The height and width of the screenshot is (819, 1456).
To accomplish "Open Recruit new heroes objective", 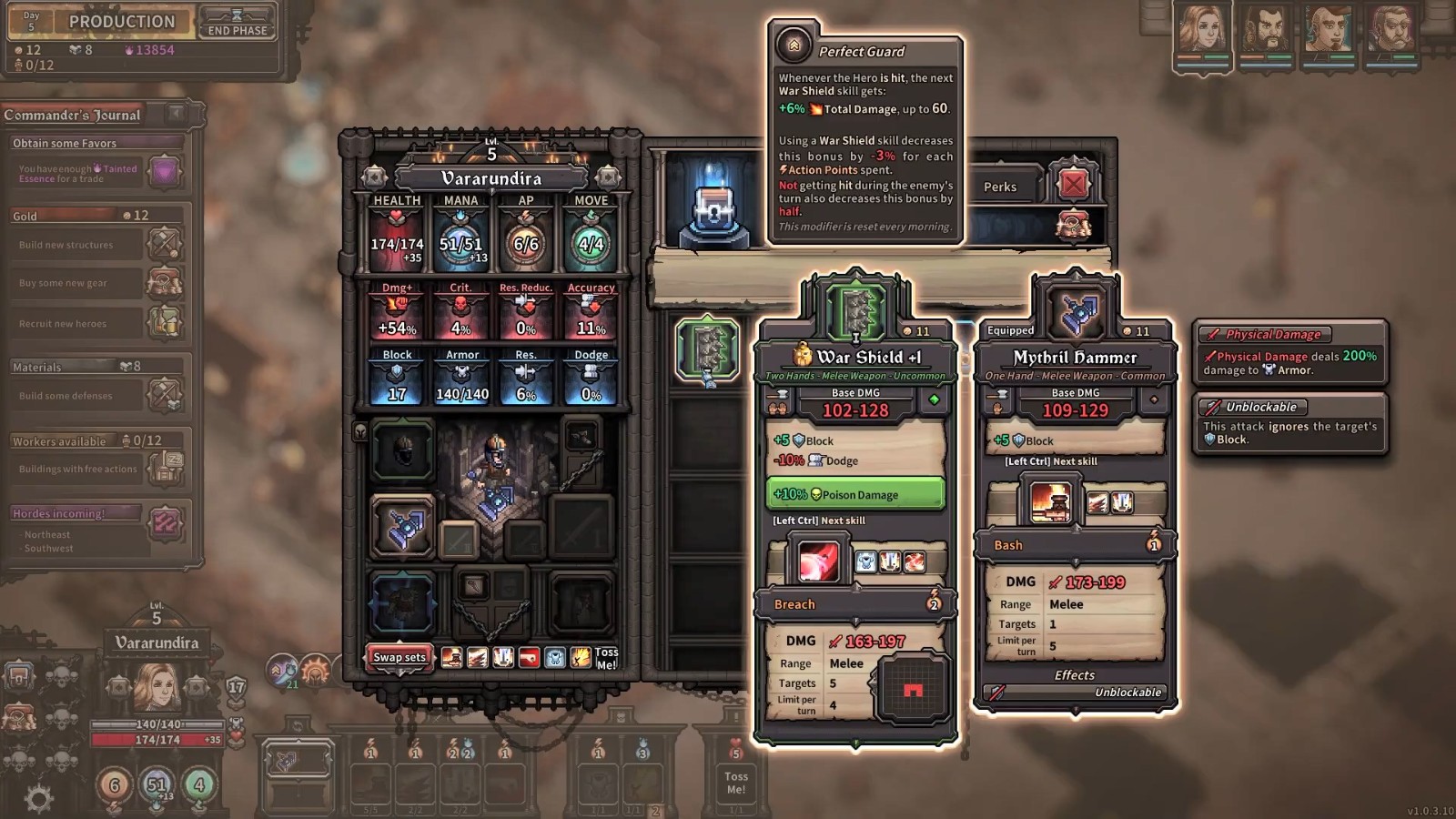I will pos(165,323).
